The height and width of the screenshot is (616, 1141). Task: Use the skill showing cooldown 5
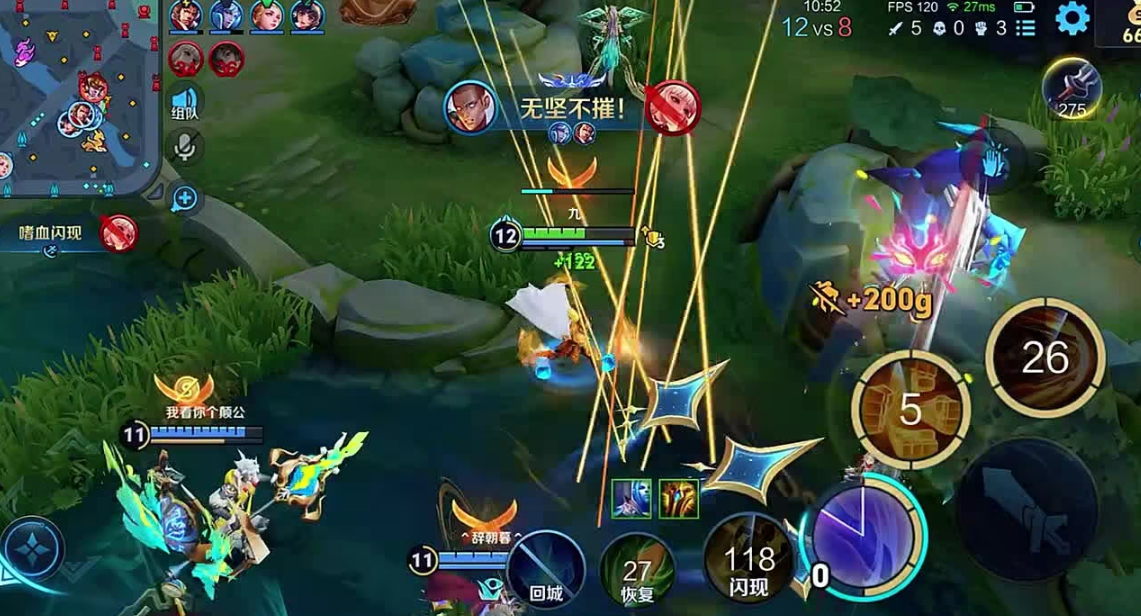click(910, 409)
